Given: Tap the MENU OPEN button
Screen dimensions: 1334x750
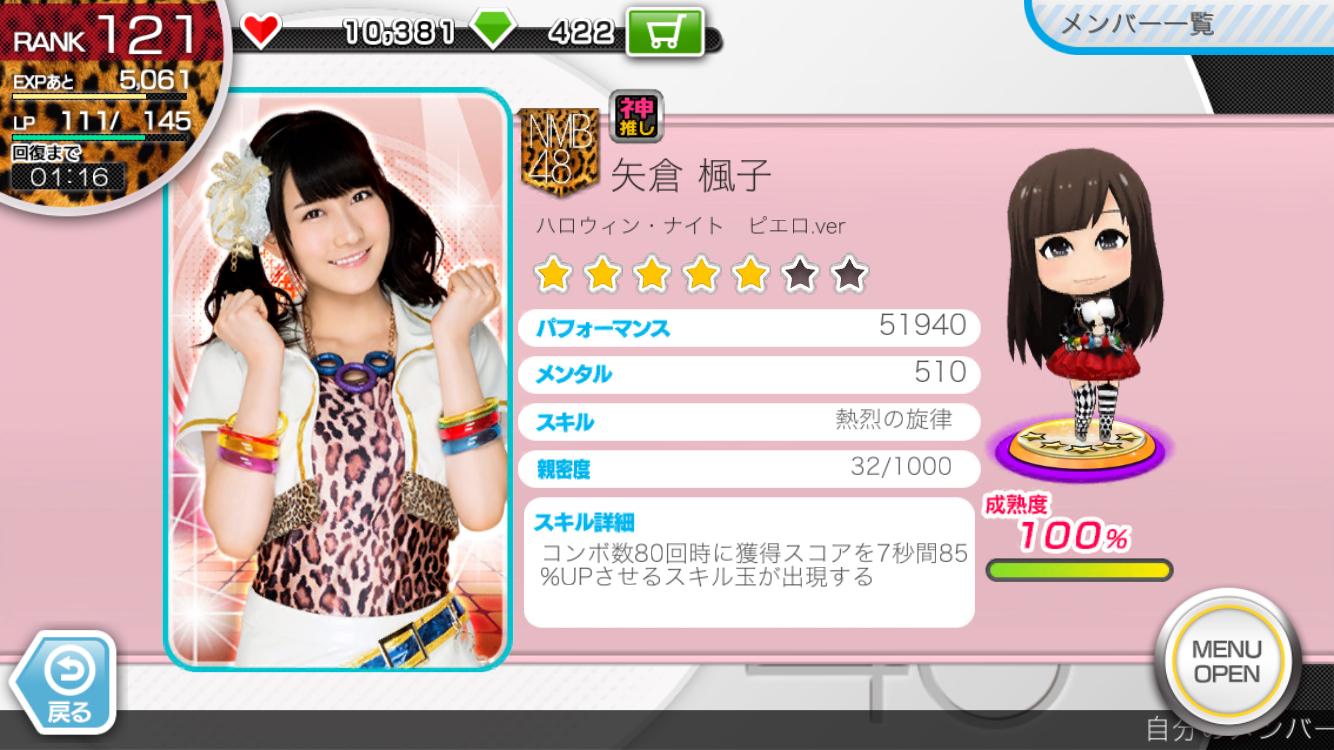Looking at the screenshot, I should point(1226,662).
